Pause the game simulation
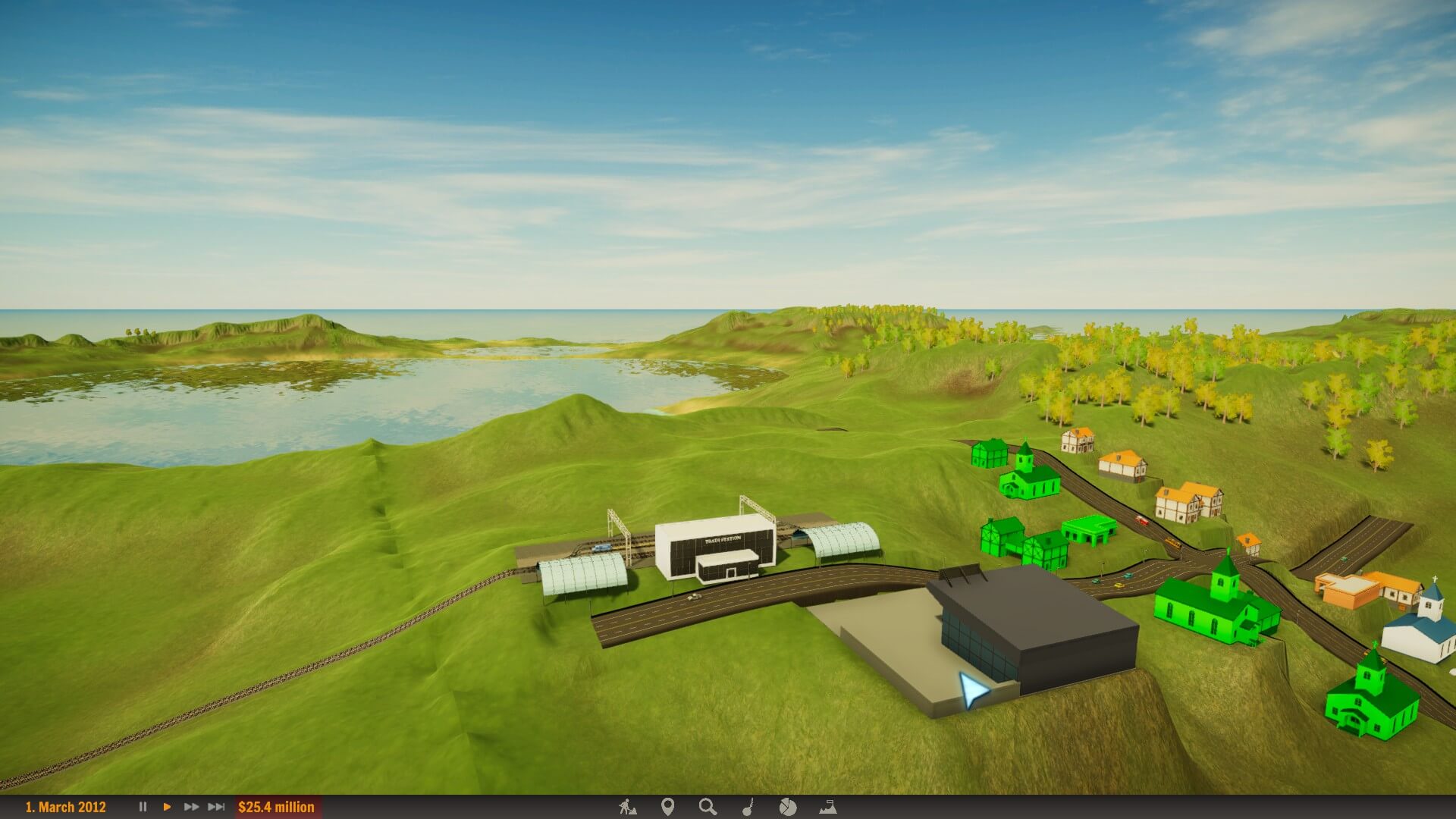The height and width of the screenshot is (819, 1456). (x=143, y=807)
